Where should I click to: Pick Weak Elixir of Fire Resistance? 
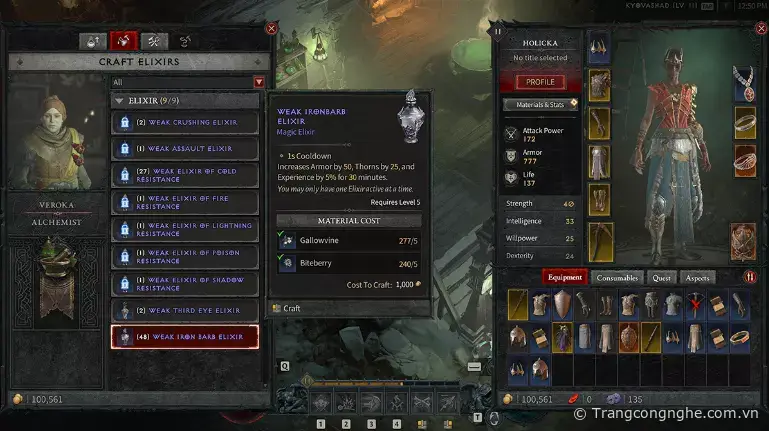click(x=184, y=203)
